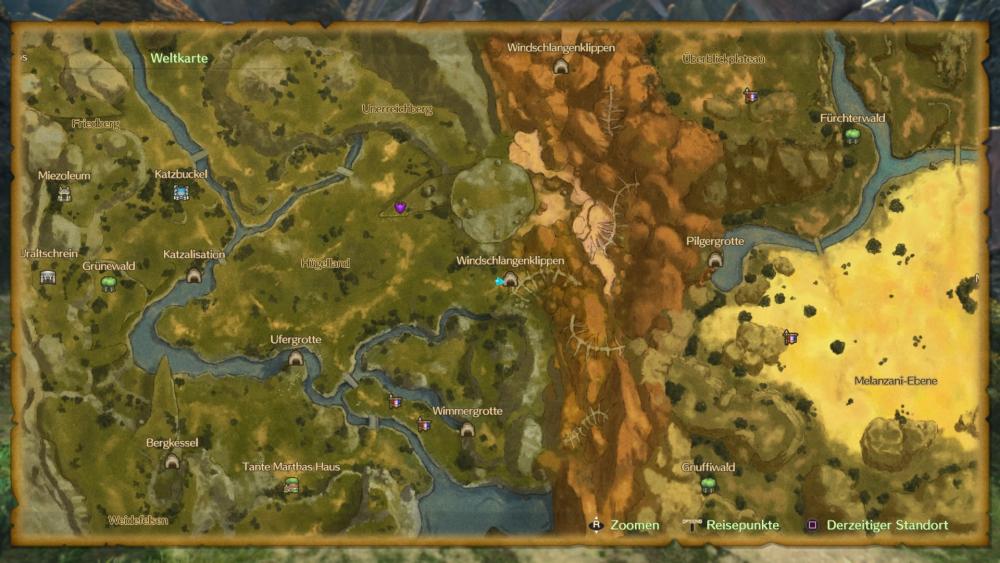Viewport: 1000px width, 563px height.
Task: Select the Pilgergrotte cave marker
Action: pyautogui.click(x=715, y=259)
